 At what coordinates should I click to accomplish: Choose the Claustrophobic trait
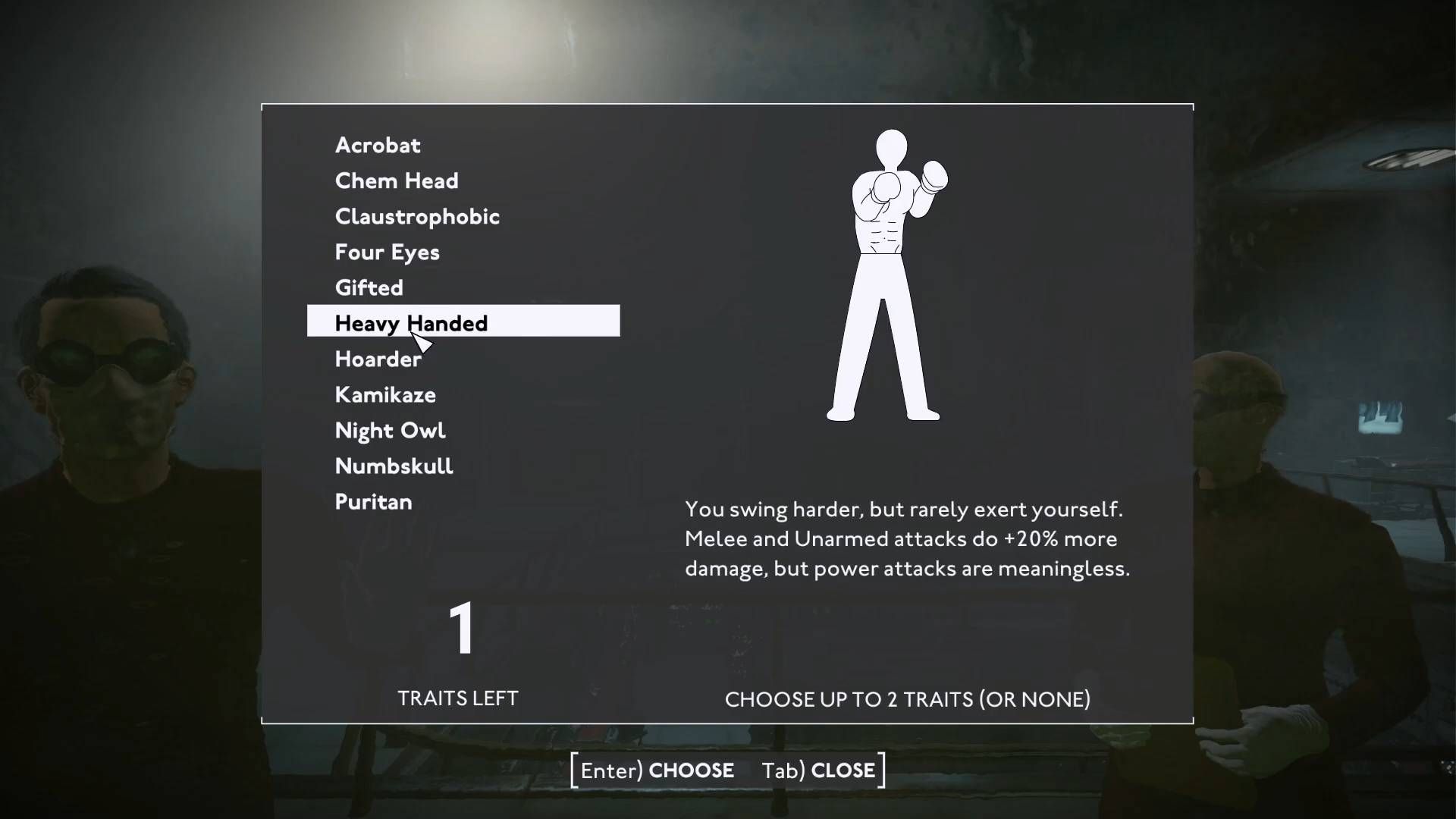(x=417, y=216)
